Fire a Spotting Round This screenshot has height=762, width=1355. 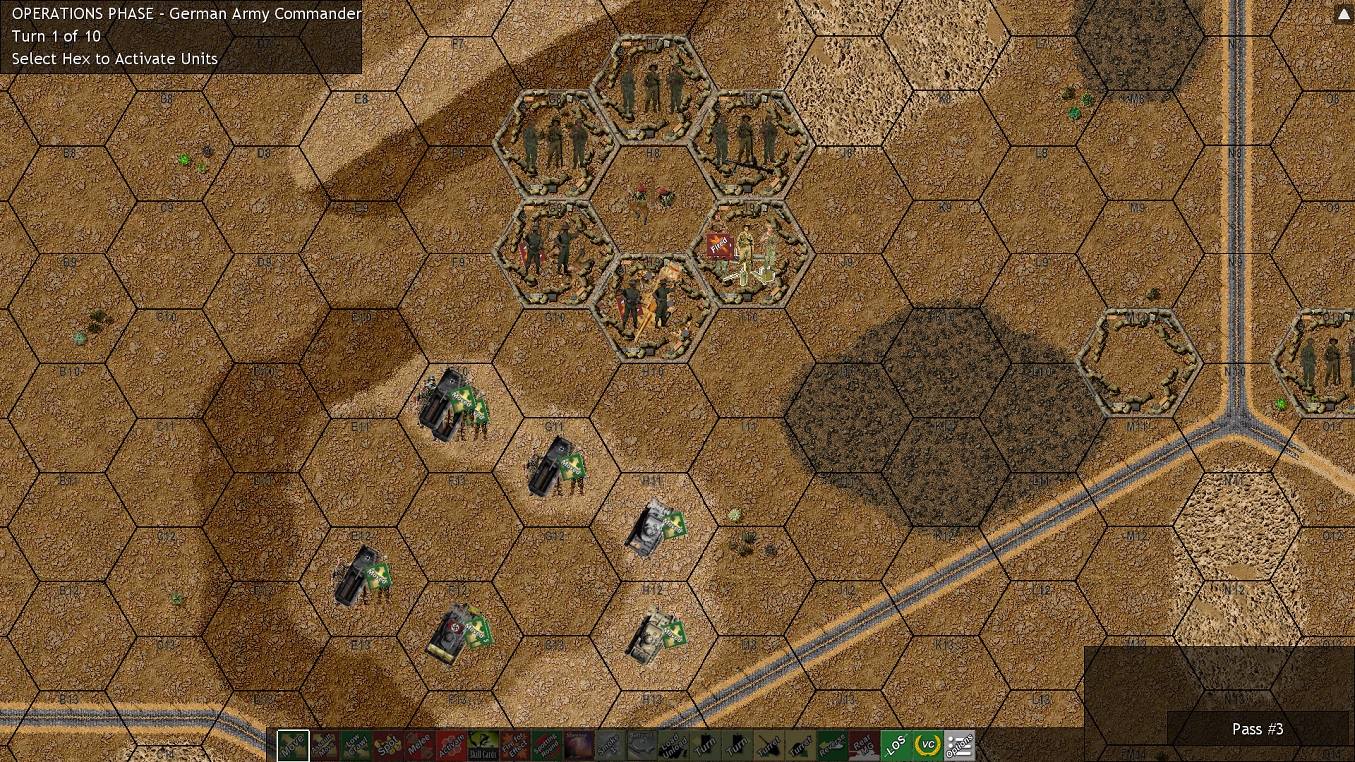coord(547,745)
